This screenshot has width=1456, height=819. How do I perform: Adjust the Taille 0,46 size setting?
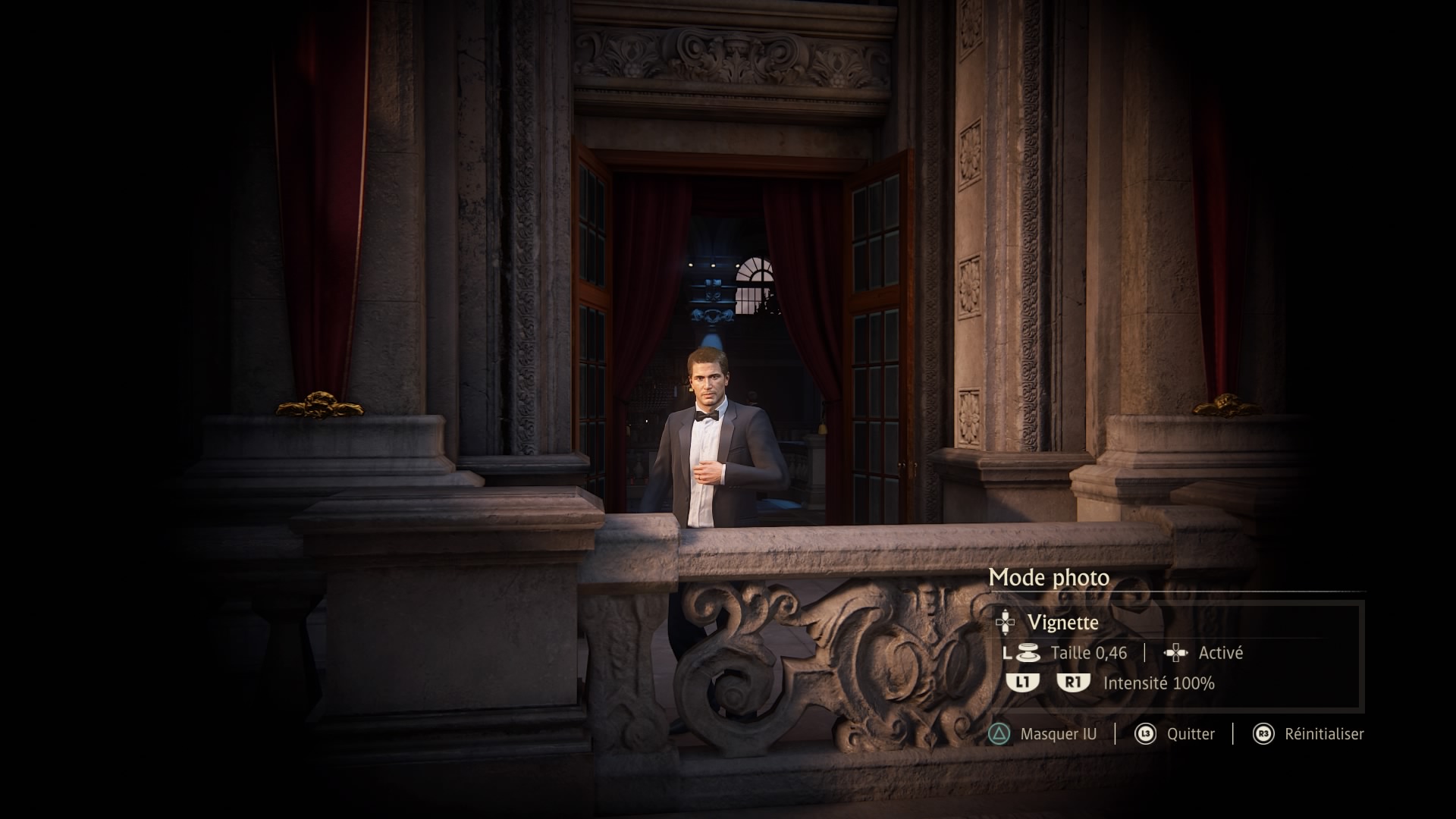(x=1087, y=653)
